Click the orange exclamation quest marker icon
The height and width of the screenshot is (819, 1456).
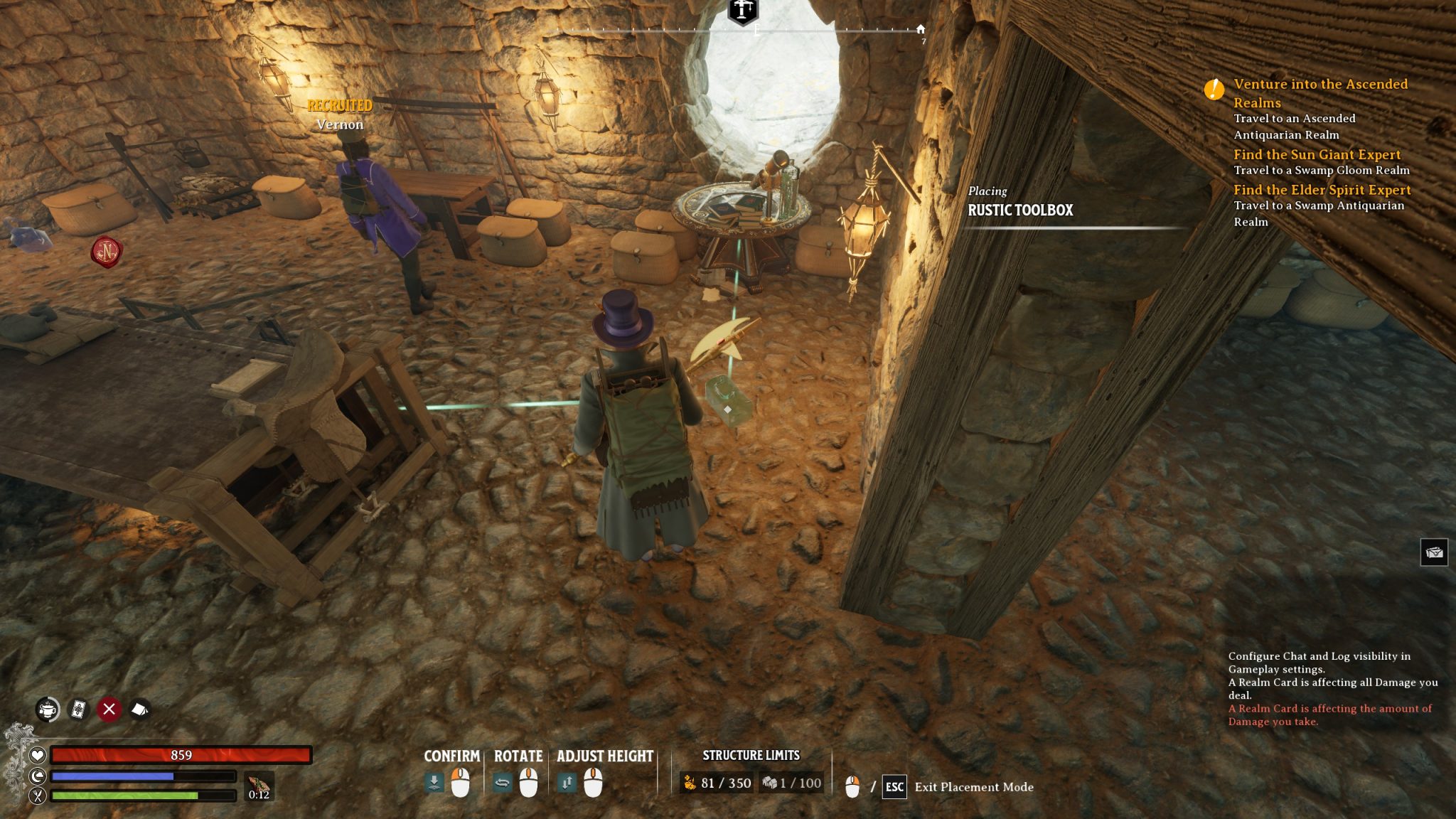point(1214,89)
